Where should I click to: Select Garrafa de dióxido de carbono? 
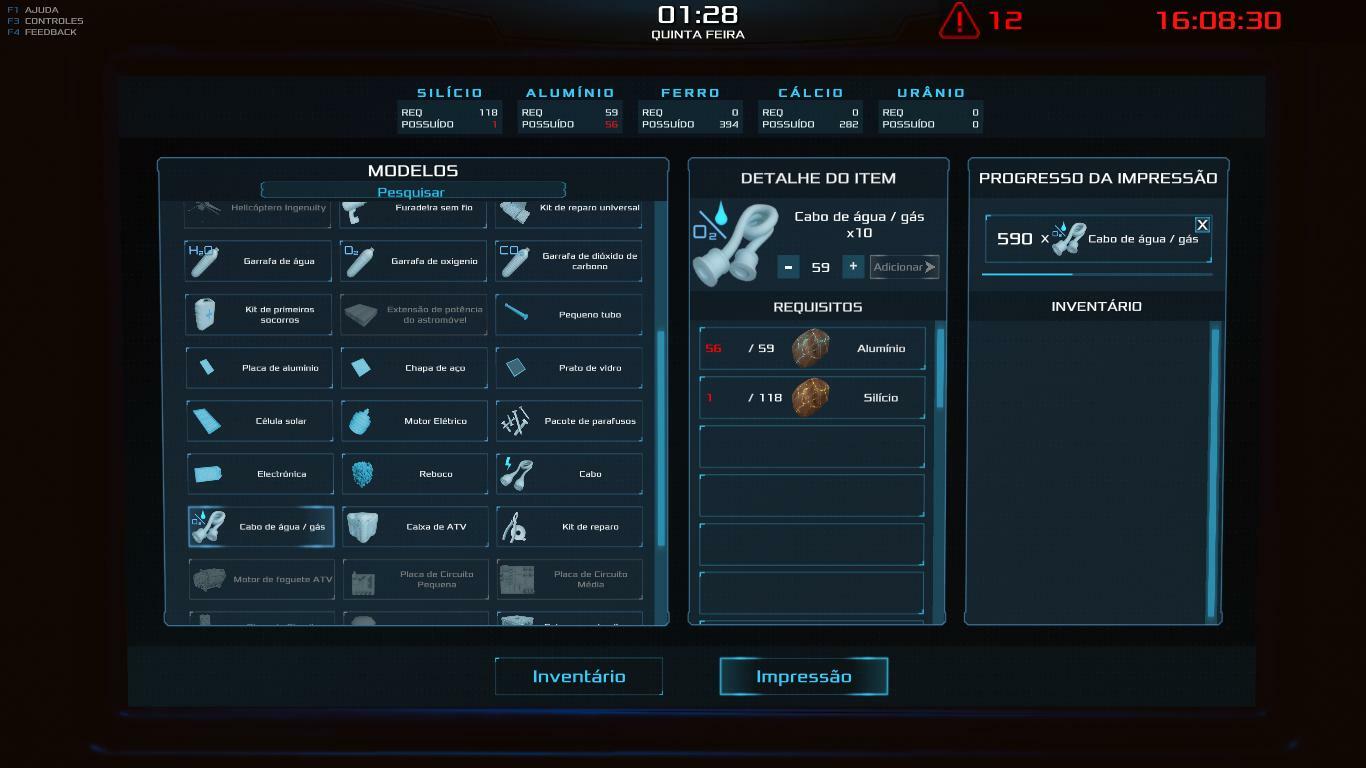click(x=569, y=262)
